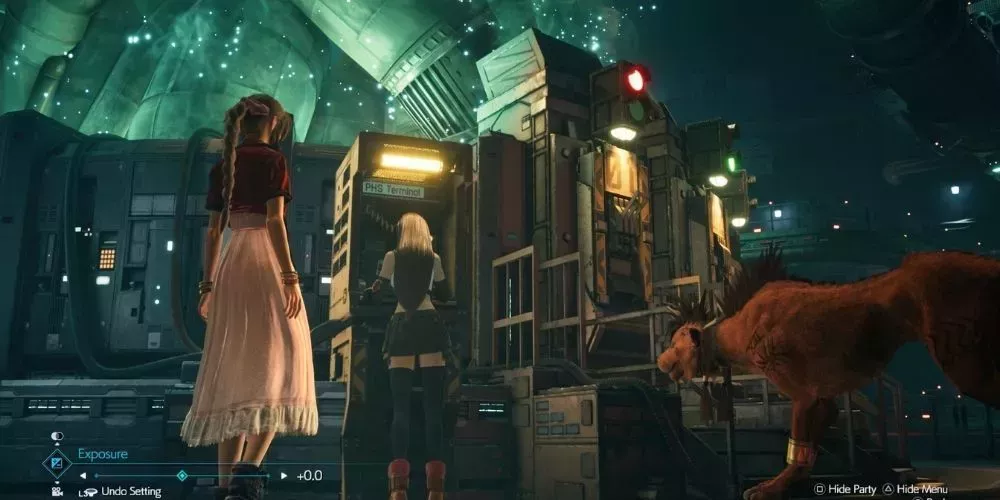This screenshot has width=1000, height=500.
Task: Switch to the camera setting below Exposure
Action: tap(56, 491)
